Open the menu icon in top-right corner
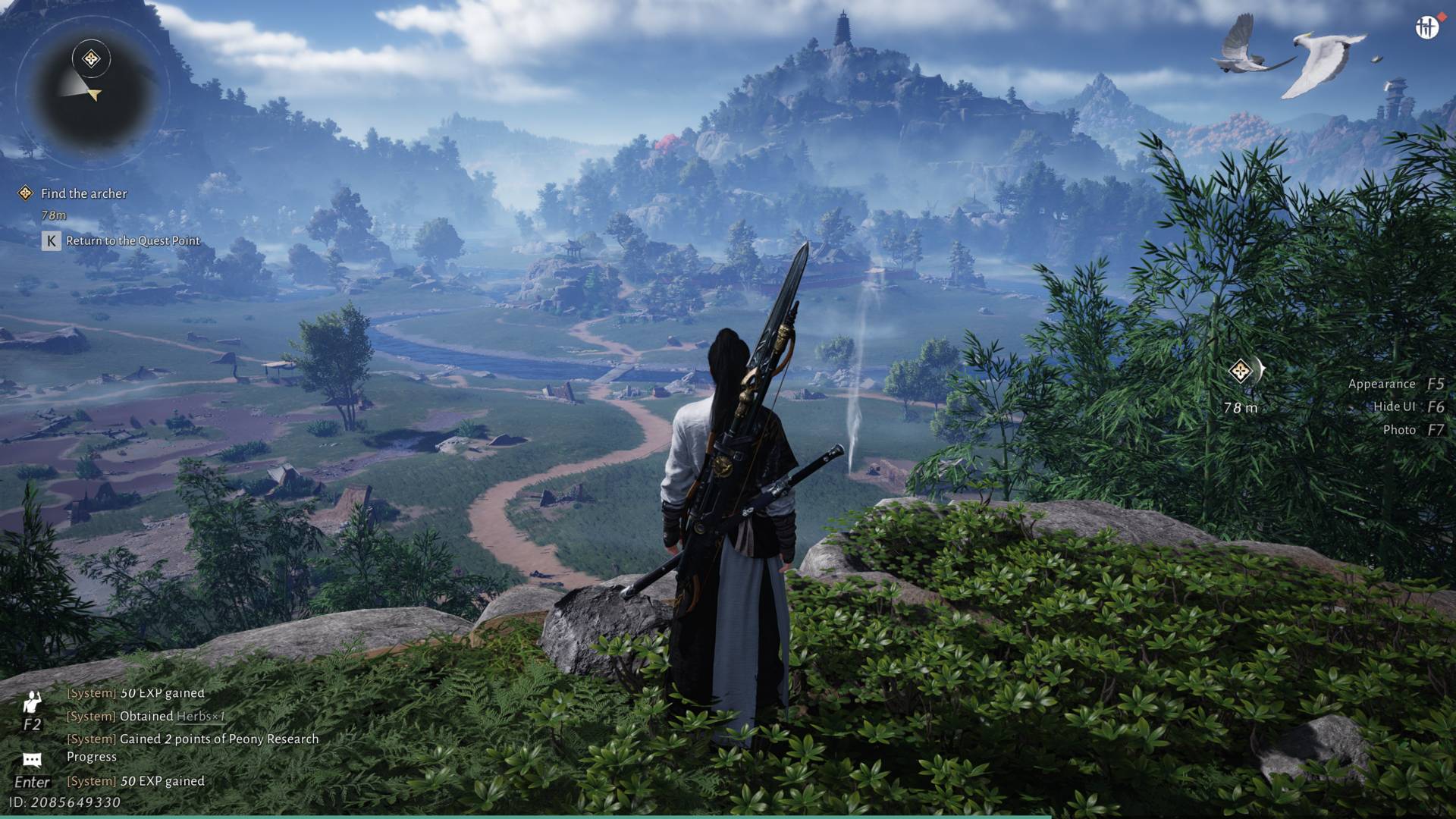Viewport: 1456px width, 819px height. pos(1426,28)
